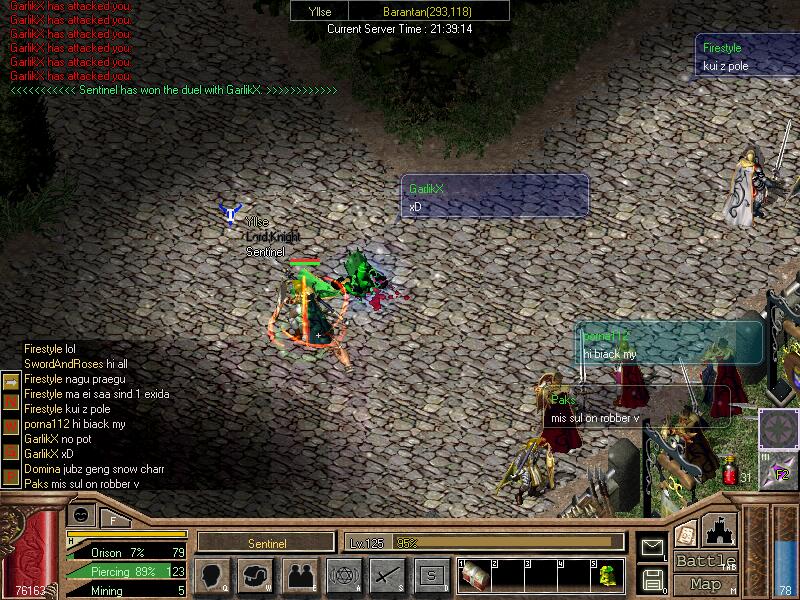
Task: Click the floppy disk save button
Action: tap(652, 578)
